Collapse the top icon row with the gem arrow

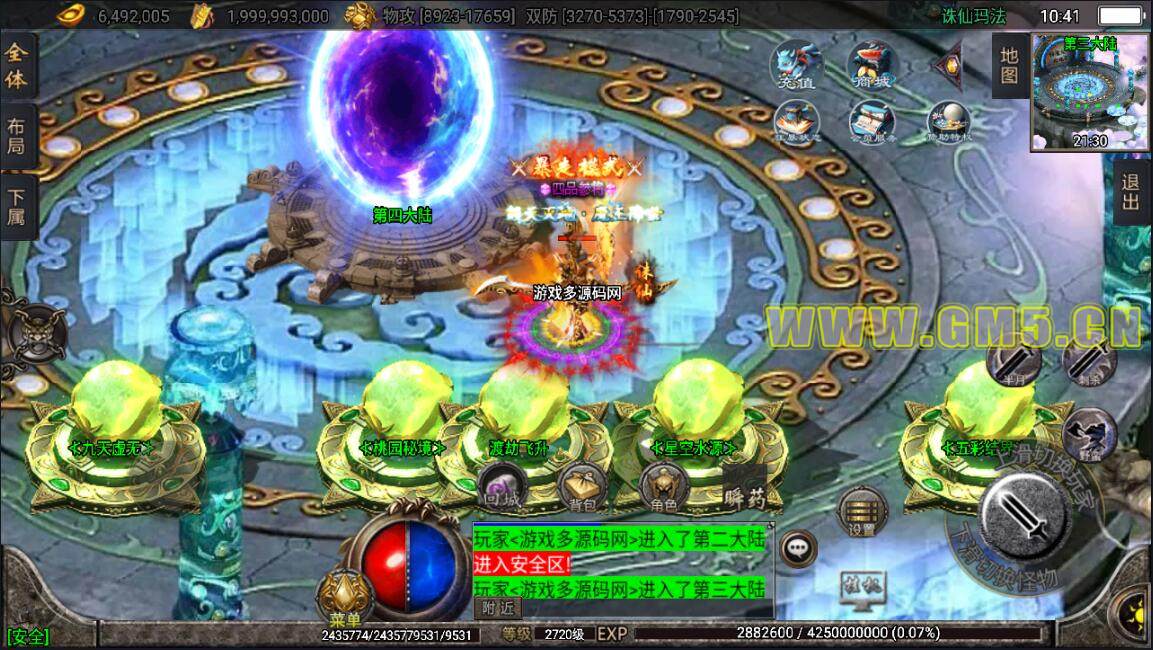tap(946, 66)
